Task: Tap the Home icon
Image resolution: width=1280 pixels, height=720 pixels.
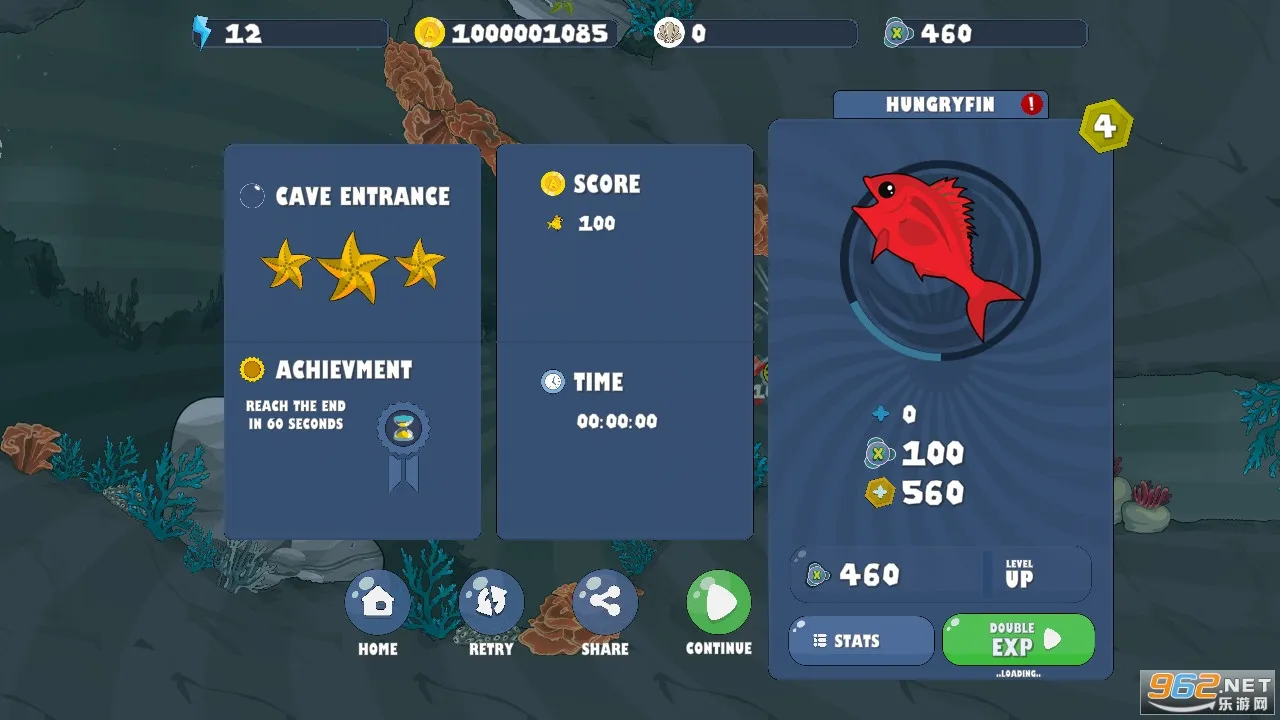Action: [377, 602]
